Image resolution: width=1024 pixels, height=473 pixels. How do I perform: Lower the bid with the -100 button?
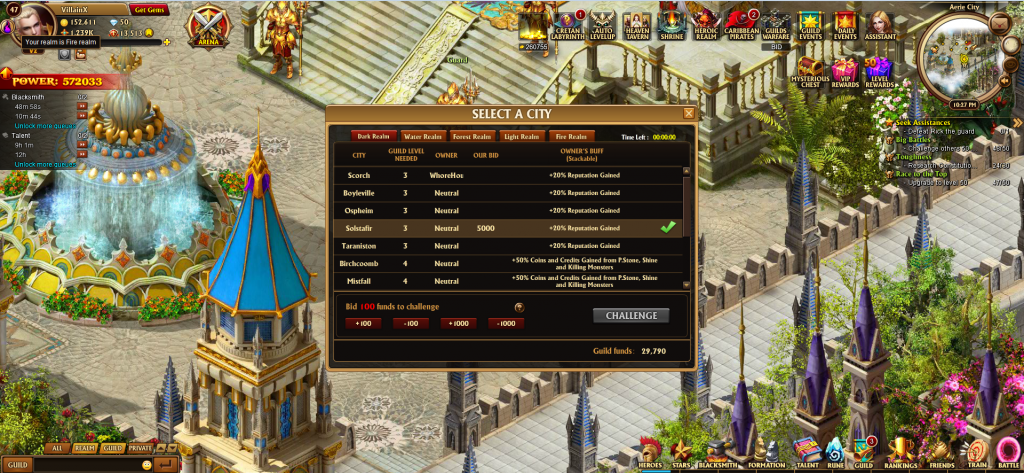411,323
